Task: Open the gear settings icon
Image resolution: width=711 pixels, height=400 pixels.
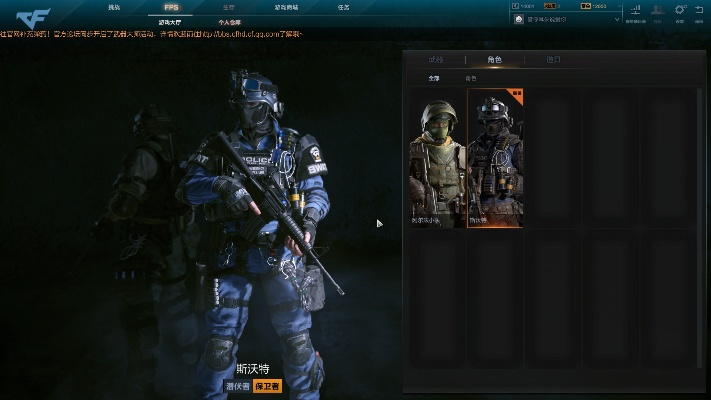Action: [x=680, y=11]
